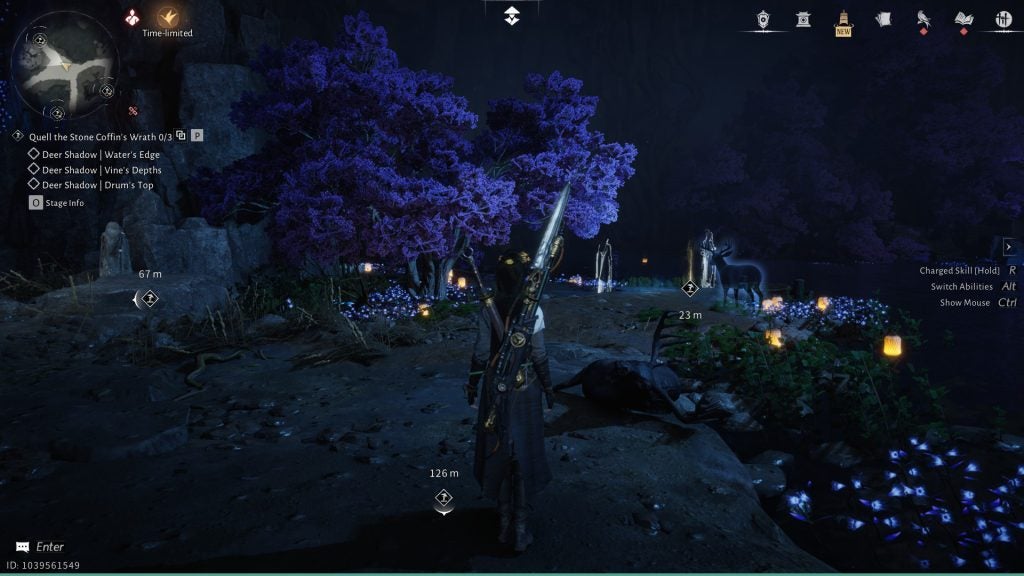Open the Time-limited event icon
This screenshot has width=1024, height=576.
168,17
